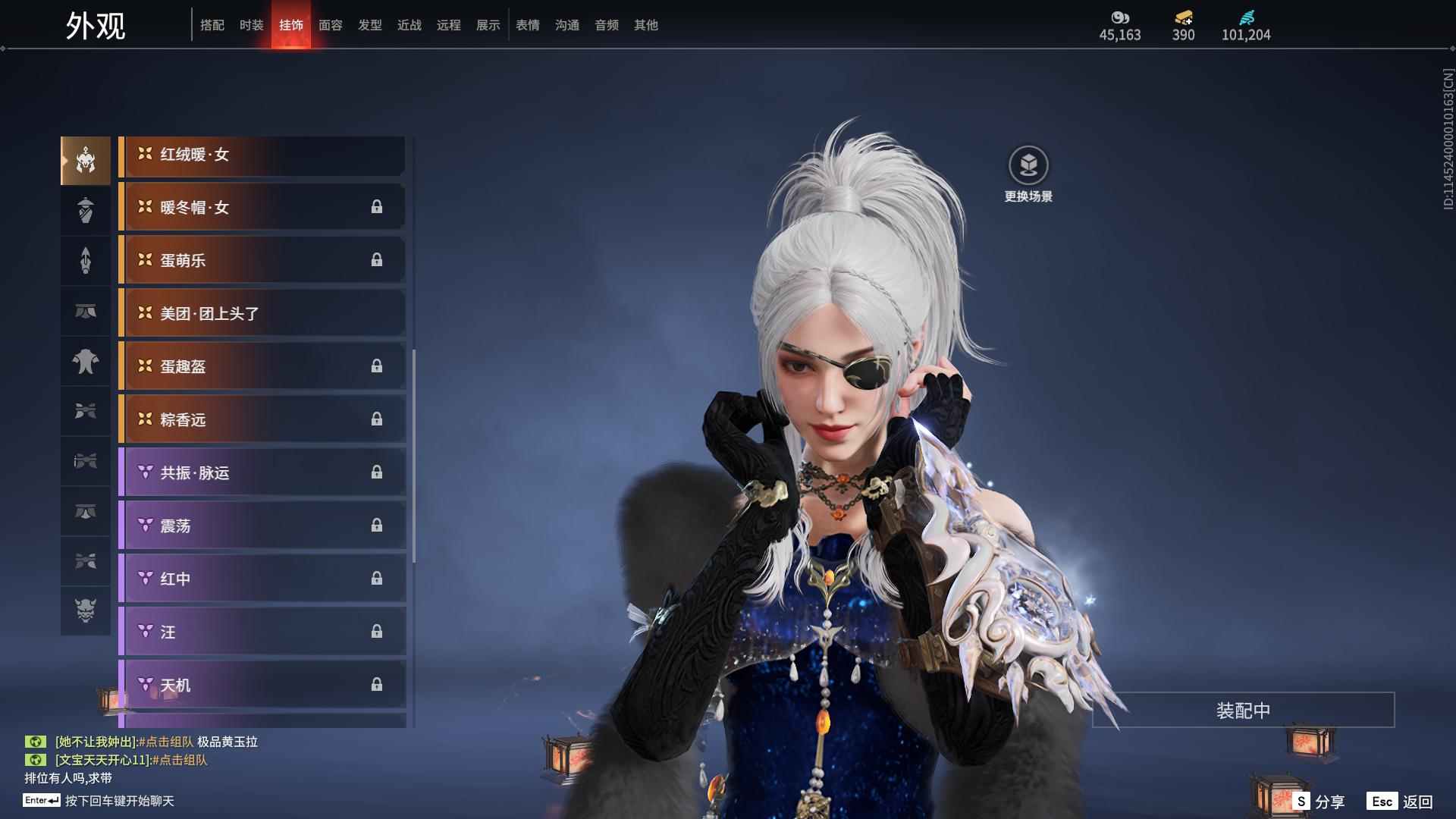The width and height of the screenshot is (1456, 819).
Task: Click the 装配中 equip button
Action: tap(1243, 711)
